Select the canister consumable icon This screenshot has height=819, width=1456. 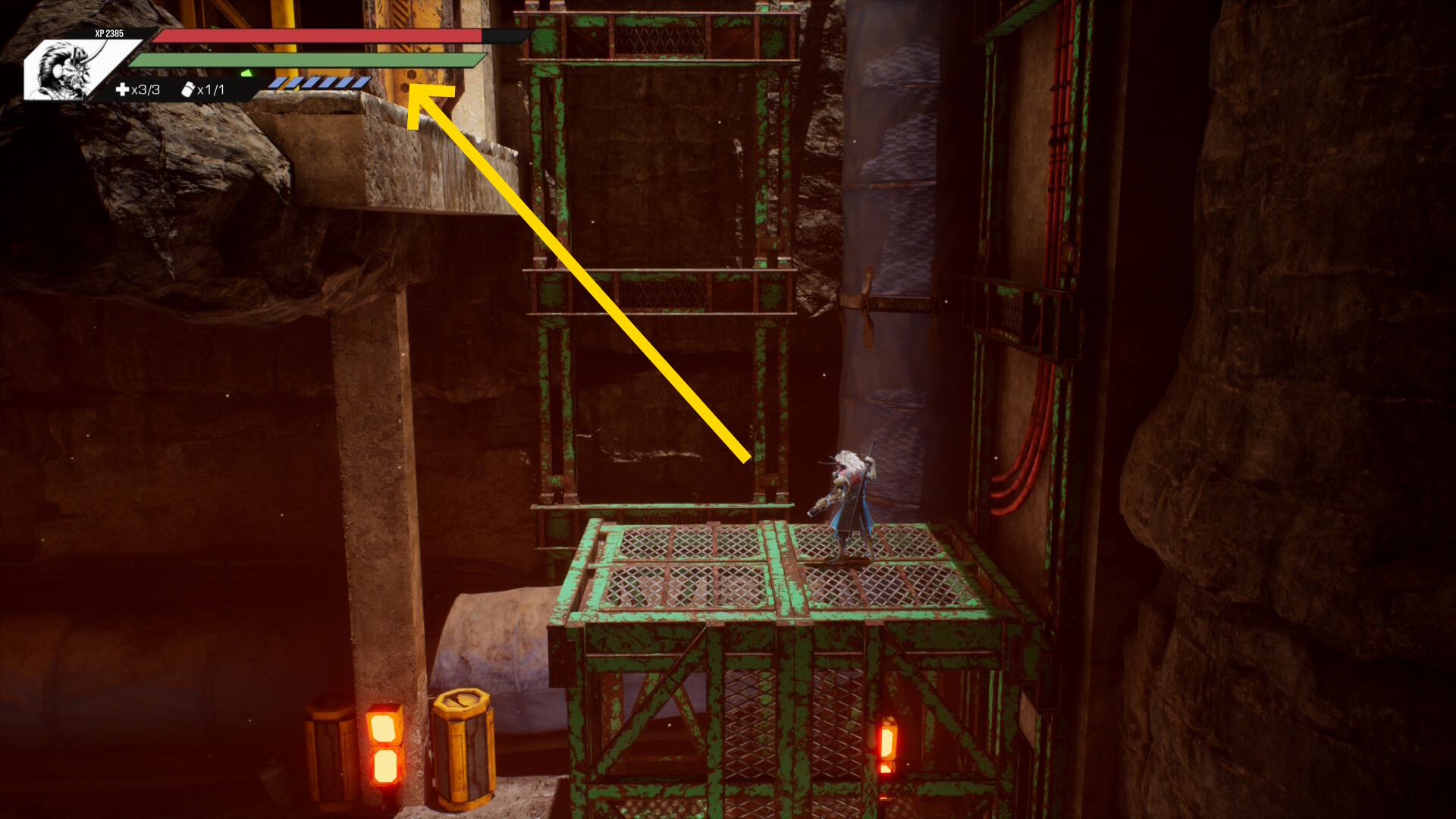pyautogui.click(x=188, y=89)
